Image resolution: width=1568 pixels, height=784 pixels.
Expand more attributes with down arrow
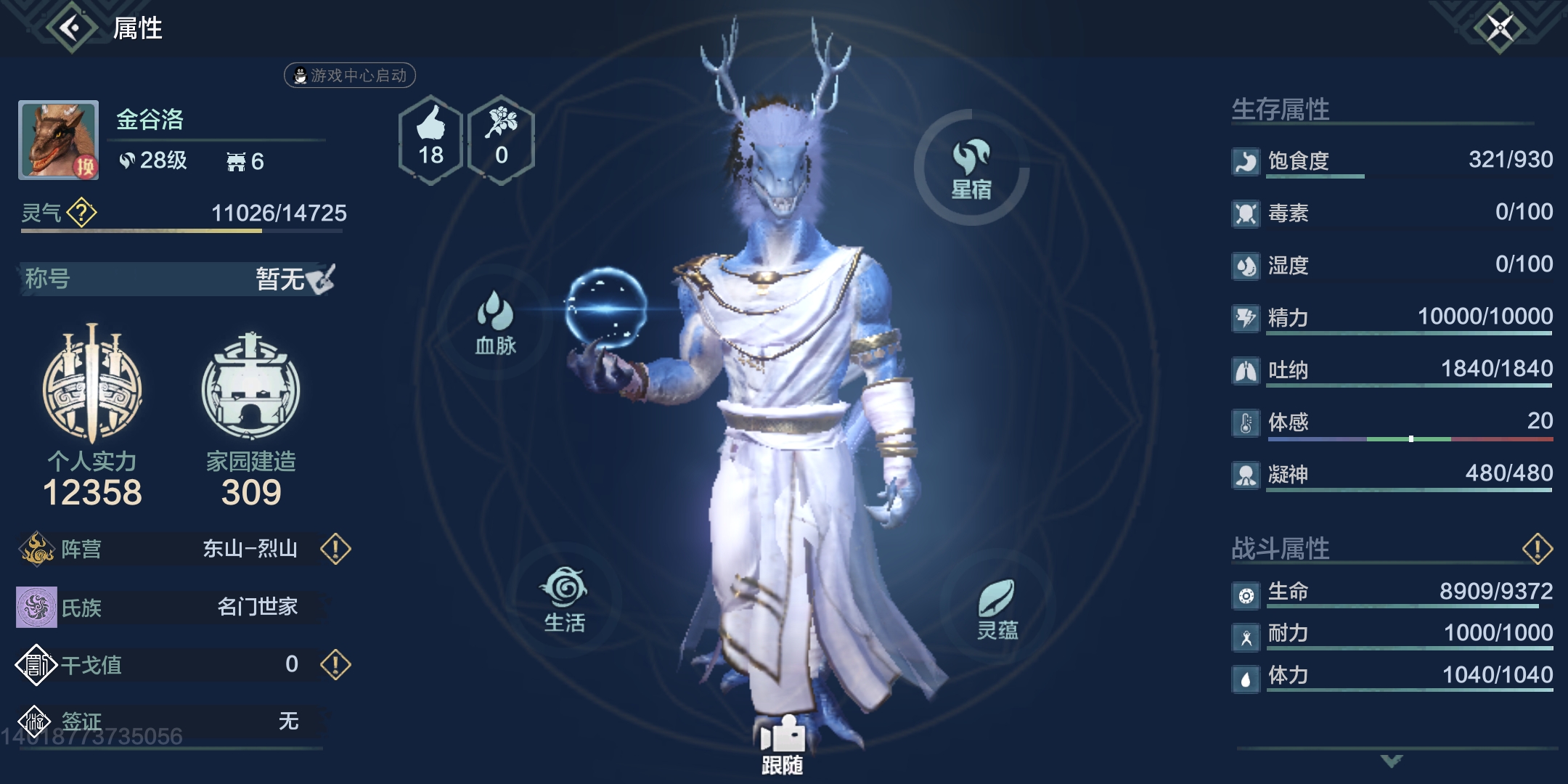(x=1392, y=761)
